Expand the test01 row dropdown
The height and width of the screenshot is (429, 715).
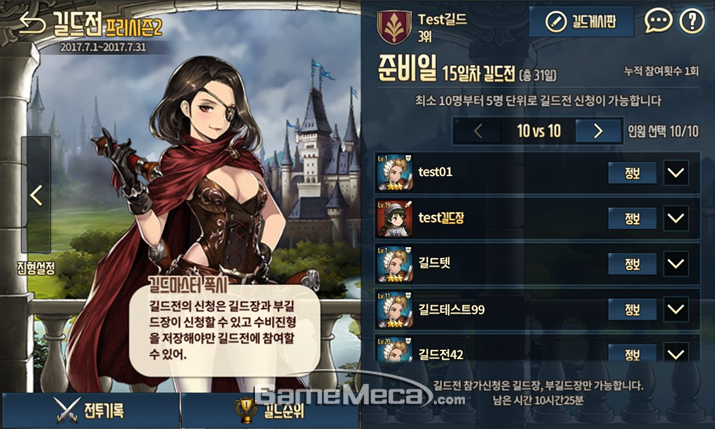(x=676, y=172)
